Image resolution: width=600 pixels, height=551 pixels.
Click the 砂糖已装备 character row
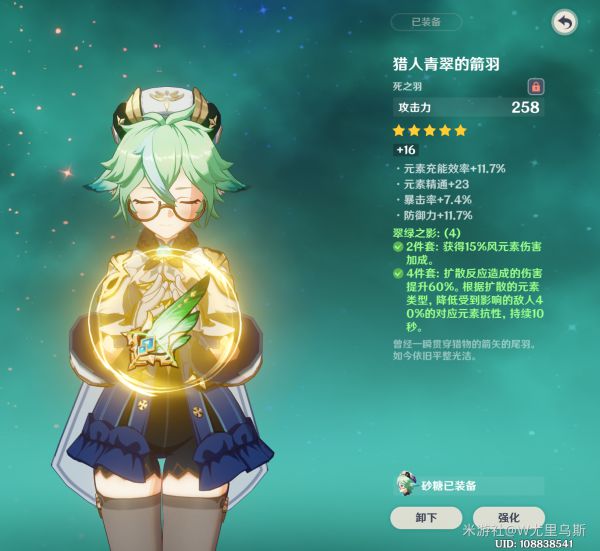468,485
